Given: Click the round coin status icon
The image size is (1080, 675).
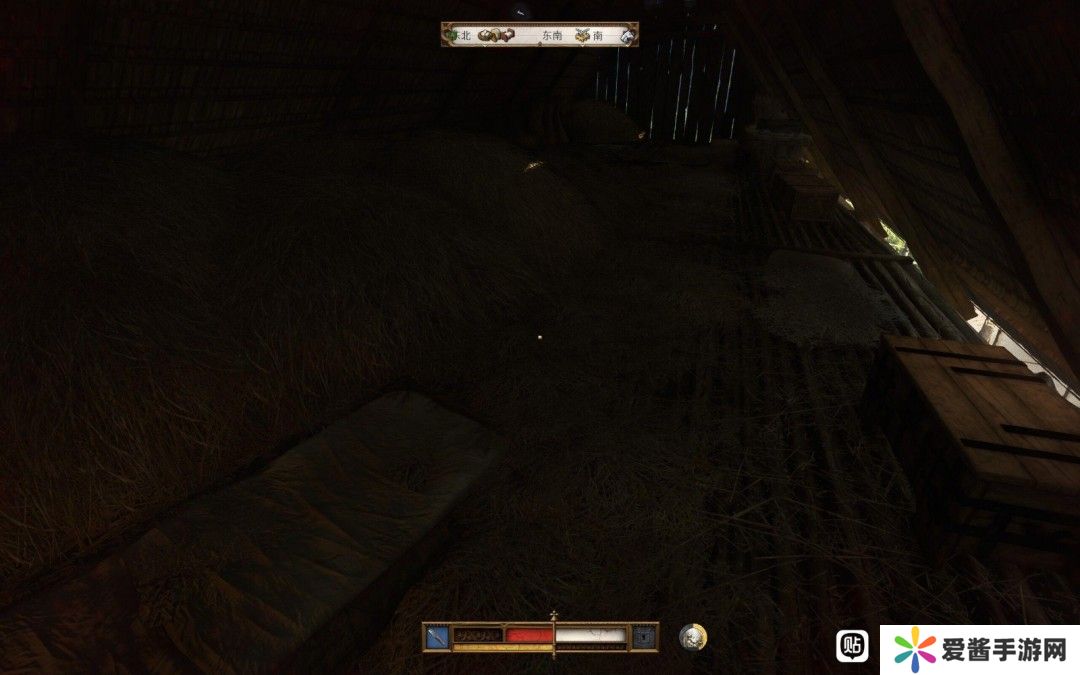Looking at the screenshot, I should click(x=692, y=637).
